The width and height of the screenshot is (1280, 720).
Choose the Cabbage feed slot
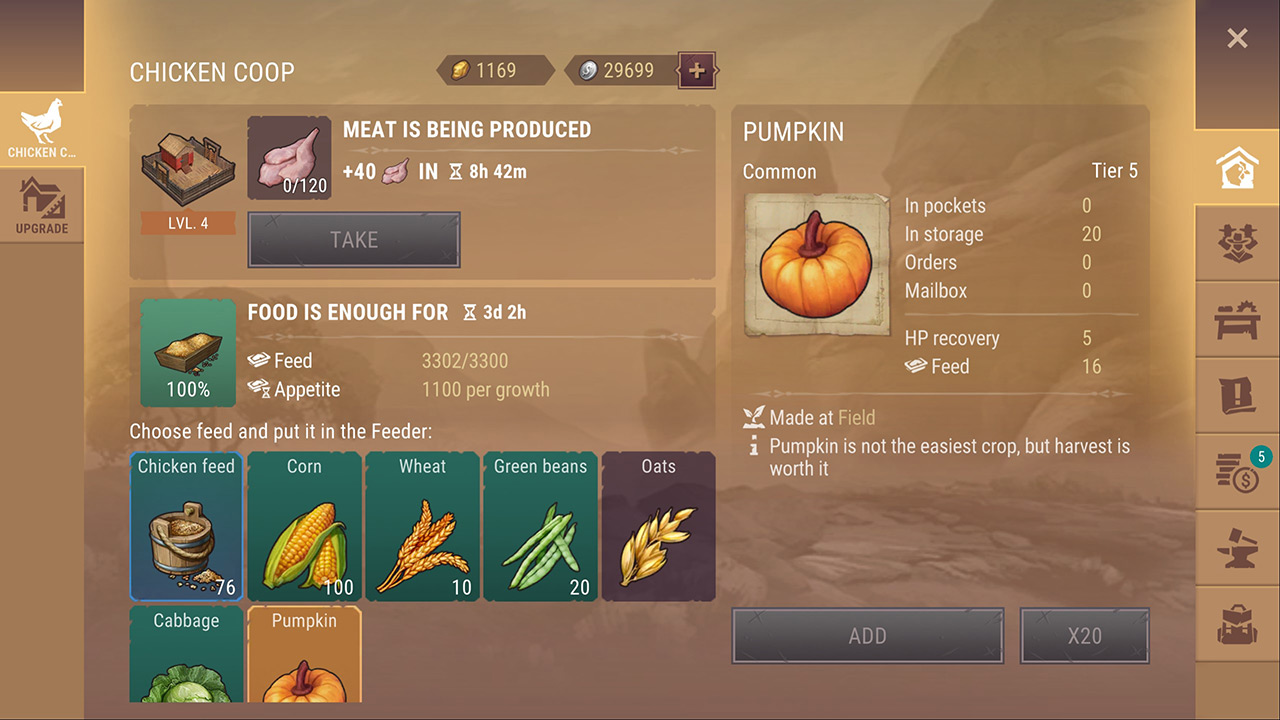(x=186, y=655)
